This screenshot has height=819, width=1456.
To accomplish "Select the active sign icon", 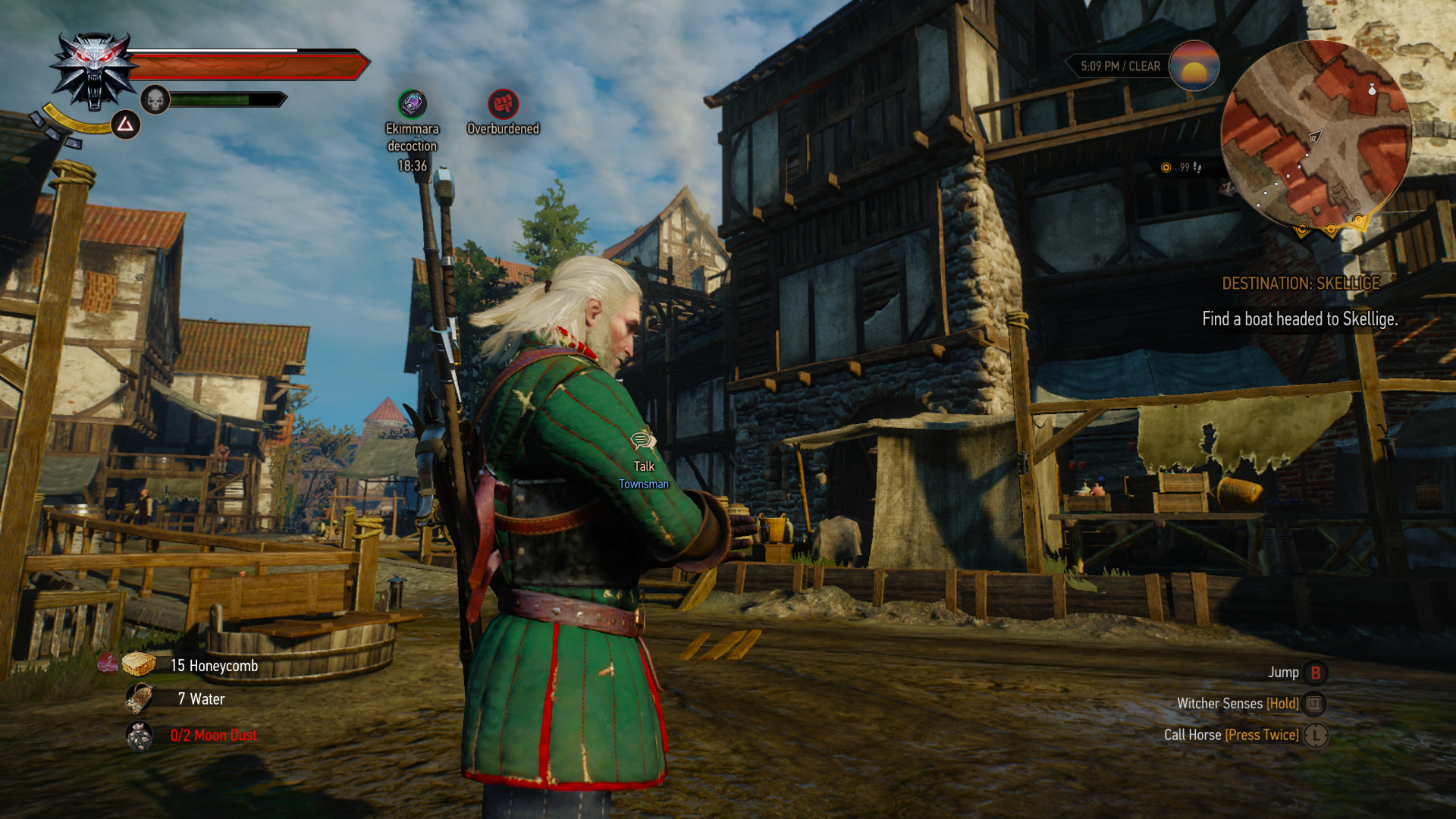I will [126, 124].
